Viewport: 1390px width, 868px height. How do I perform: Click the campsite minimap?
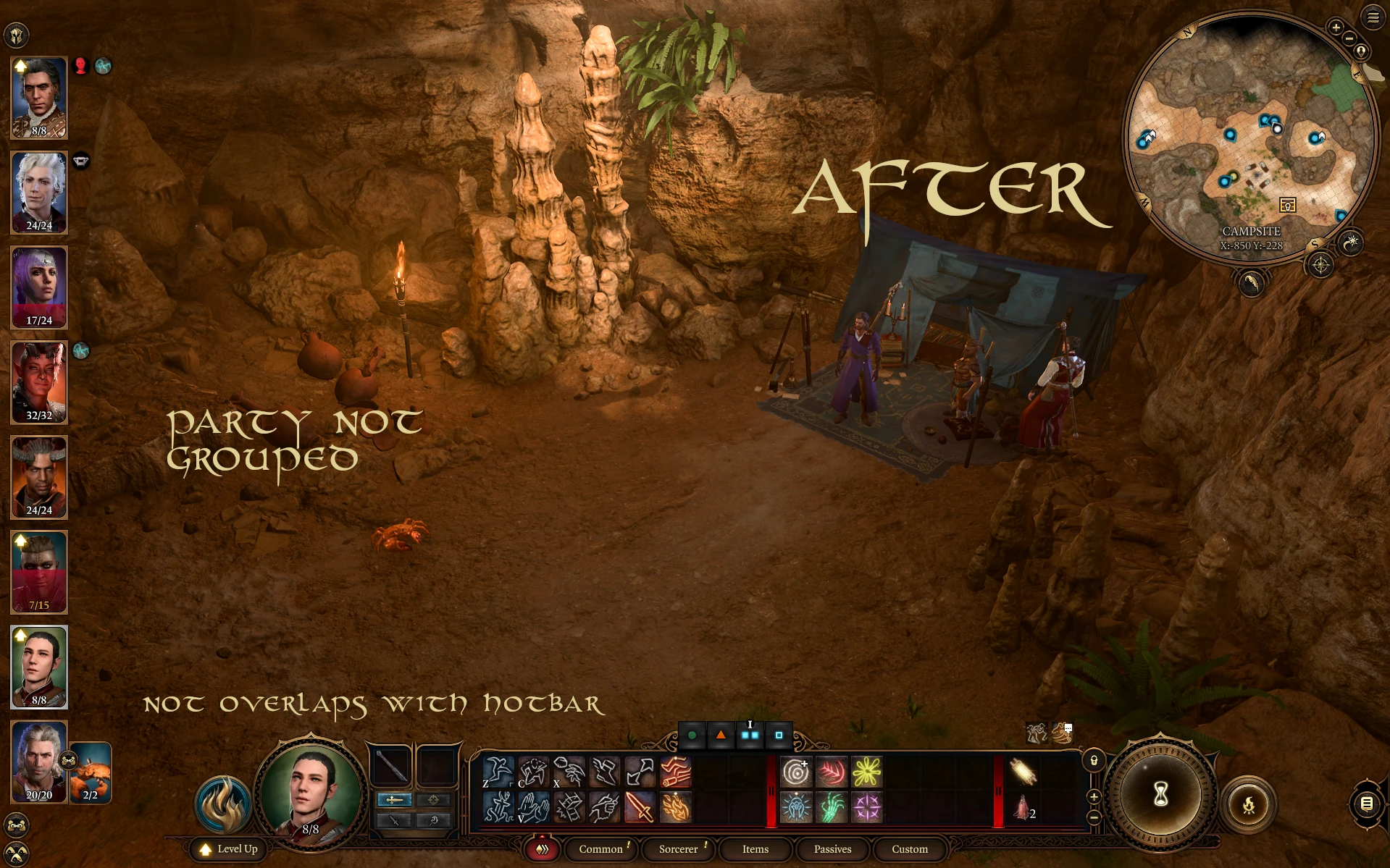coord(1251,138)
